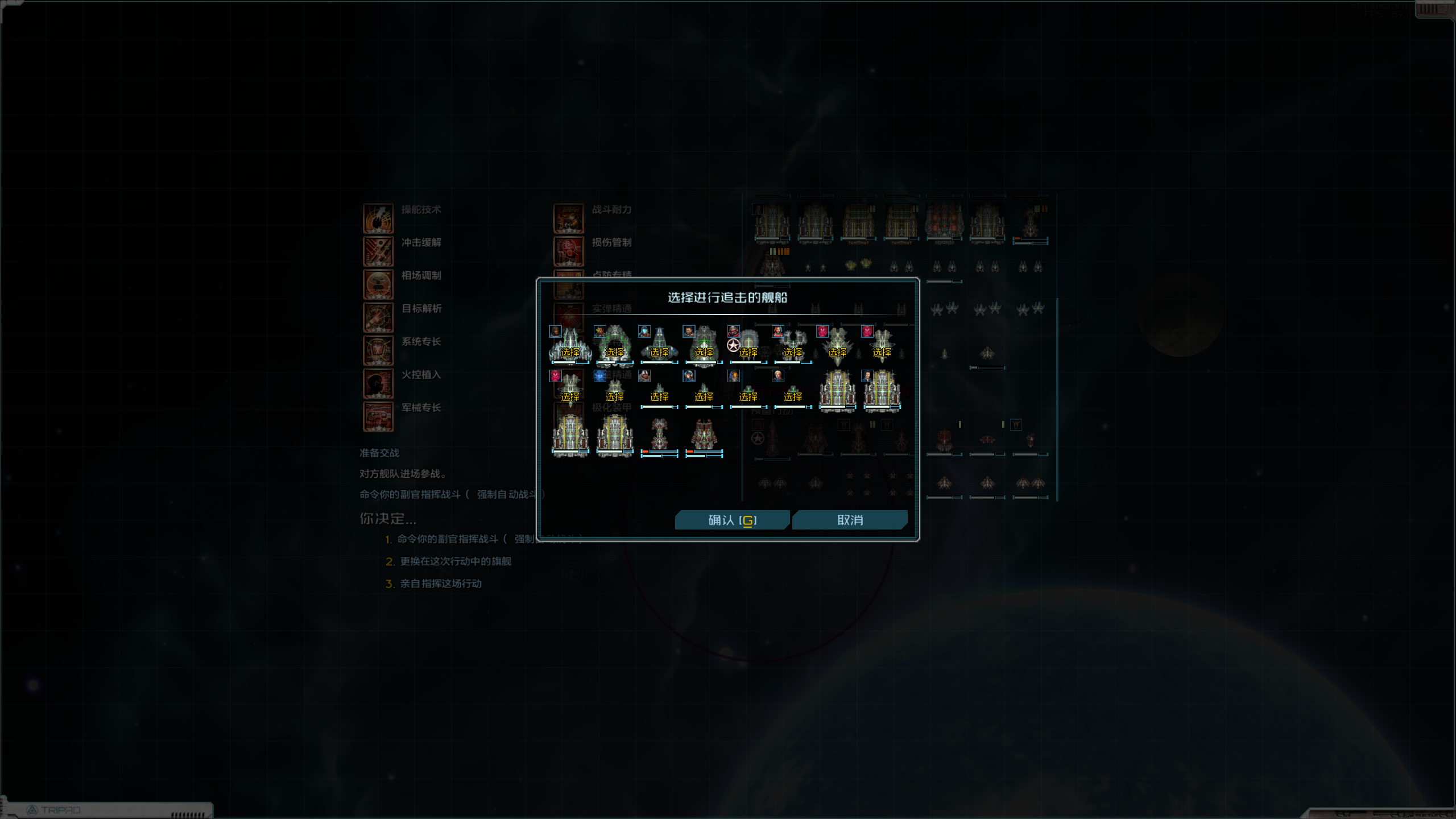Viewport: 1456px width, 819px height.
Task: Select the 战斗耐力 skill icon
Action: (569, 218)
